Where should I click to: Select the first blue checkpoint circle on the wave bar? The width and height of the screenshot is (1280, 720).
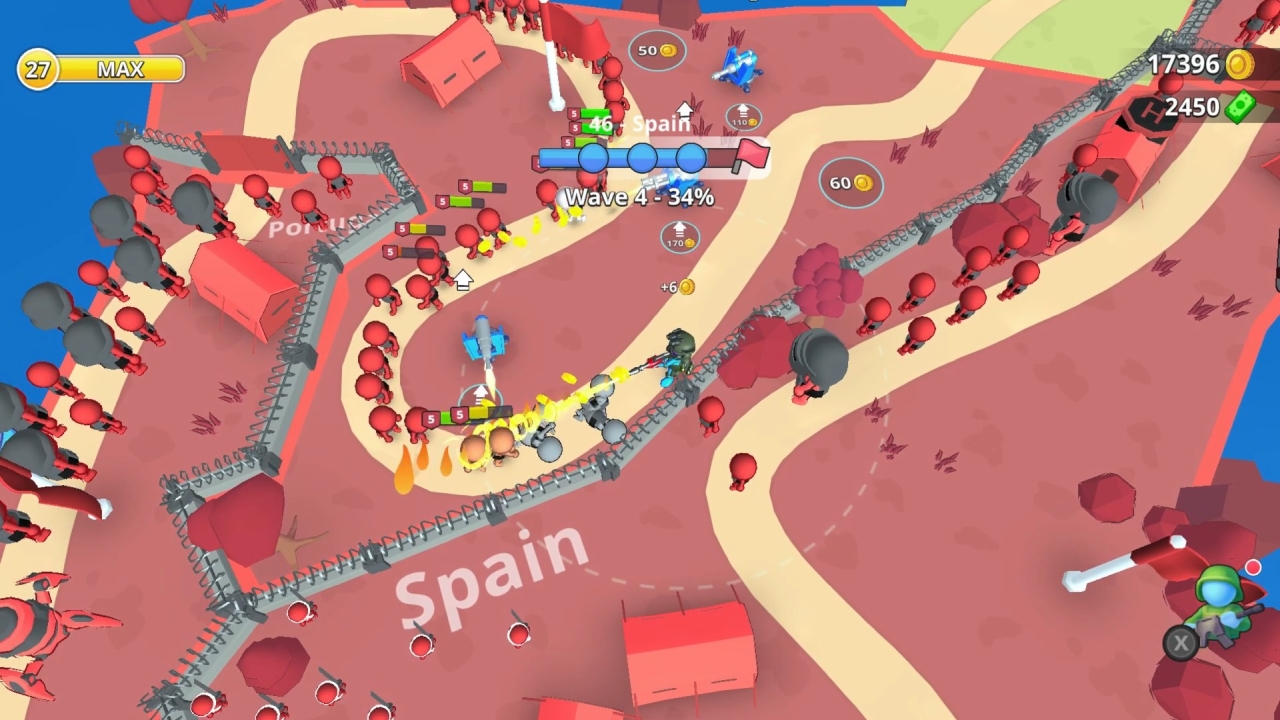point(593,156)
